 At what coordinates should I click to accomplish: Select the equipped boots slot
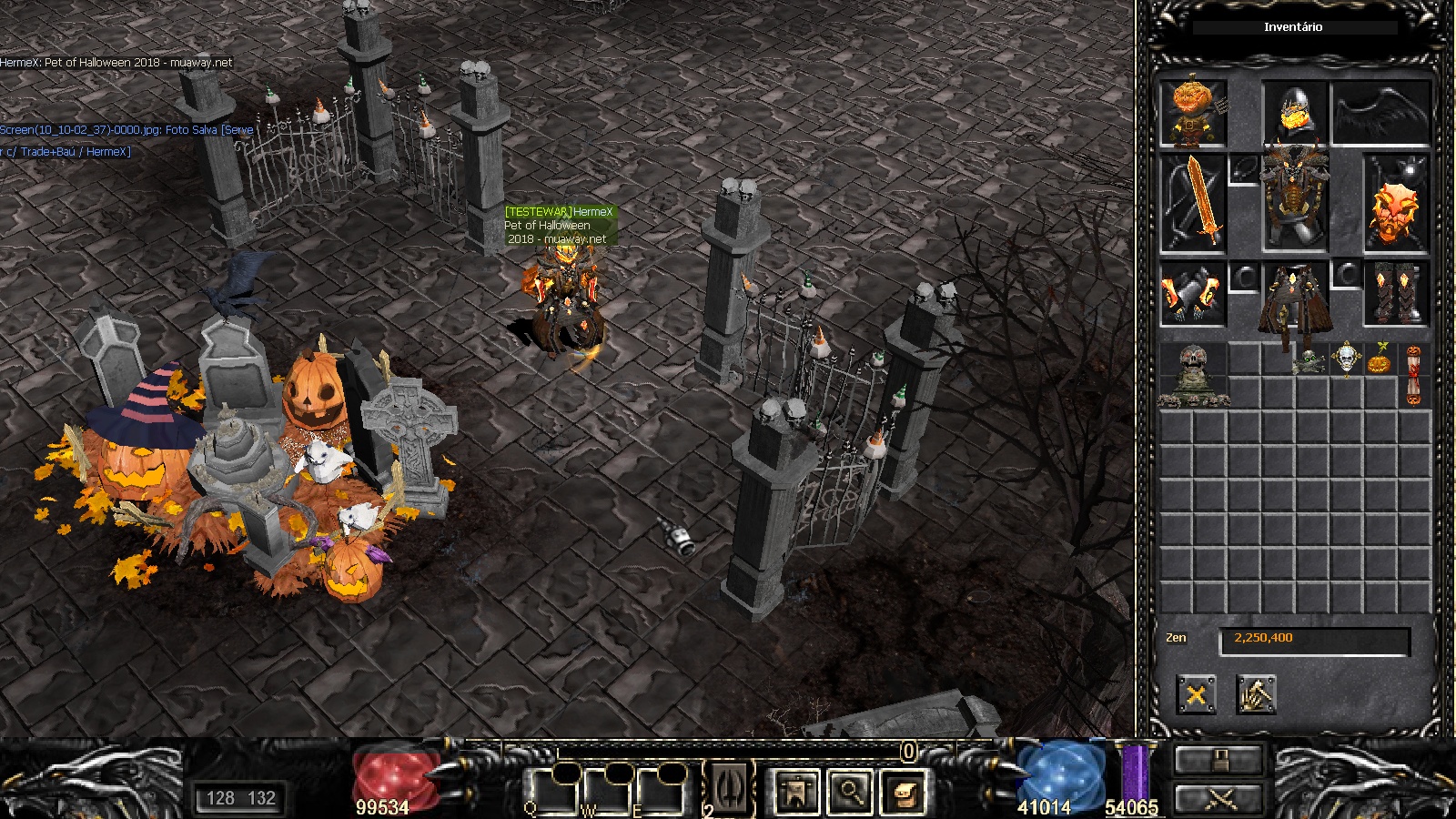pos(1396,293)
